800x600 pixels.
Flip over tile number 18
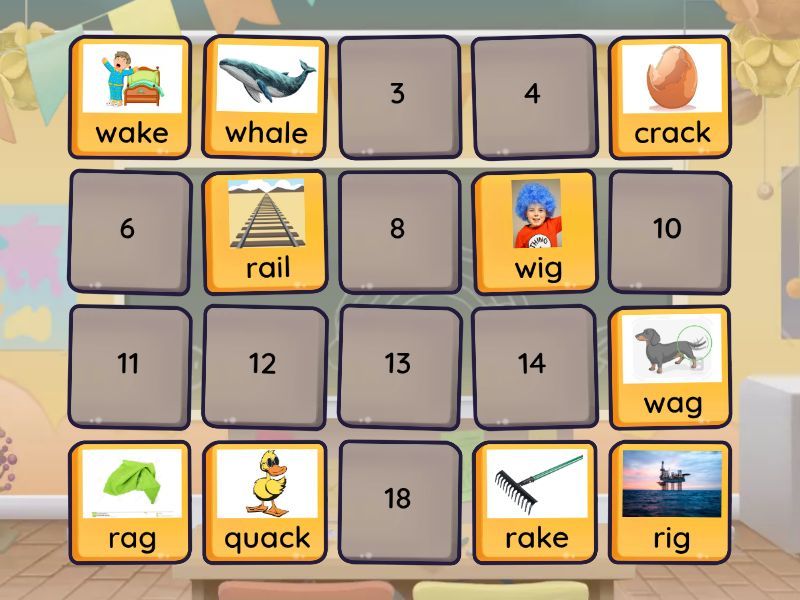[x=398, y=500]
